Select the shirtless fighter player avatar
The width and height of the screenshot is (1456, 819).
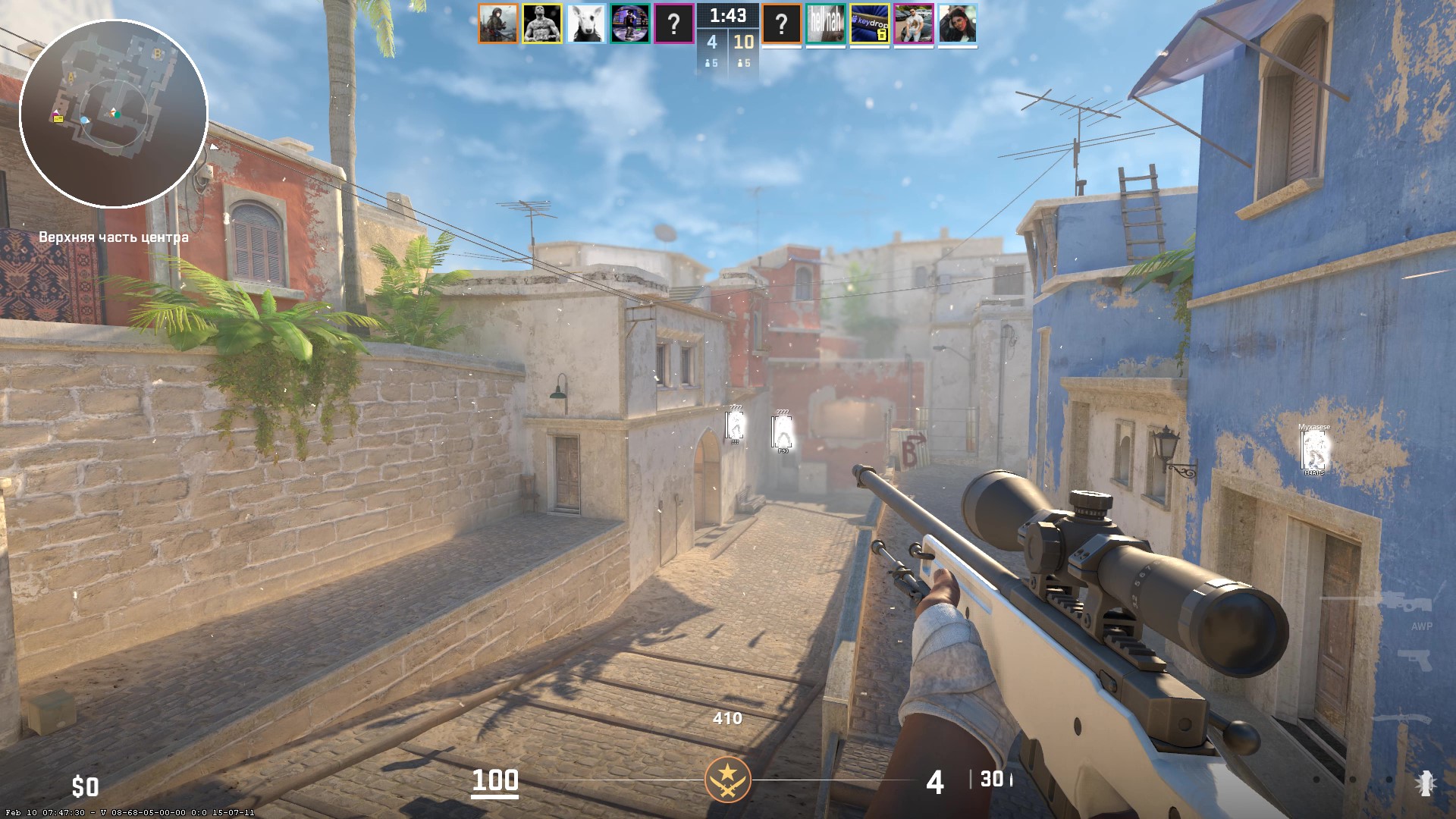(542, 24)
